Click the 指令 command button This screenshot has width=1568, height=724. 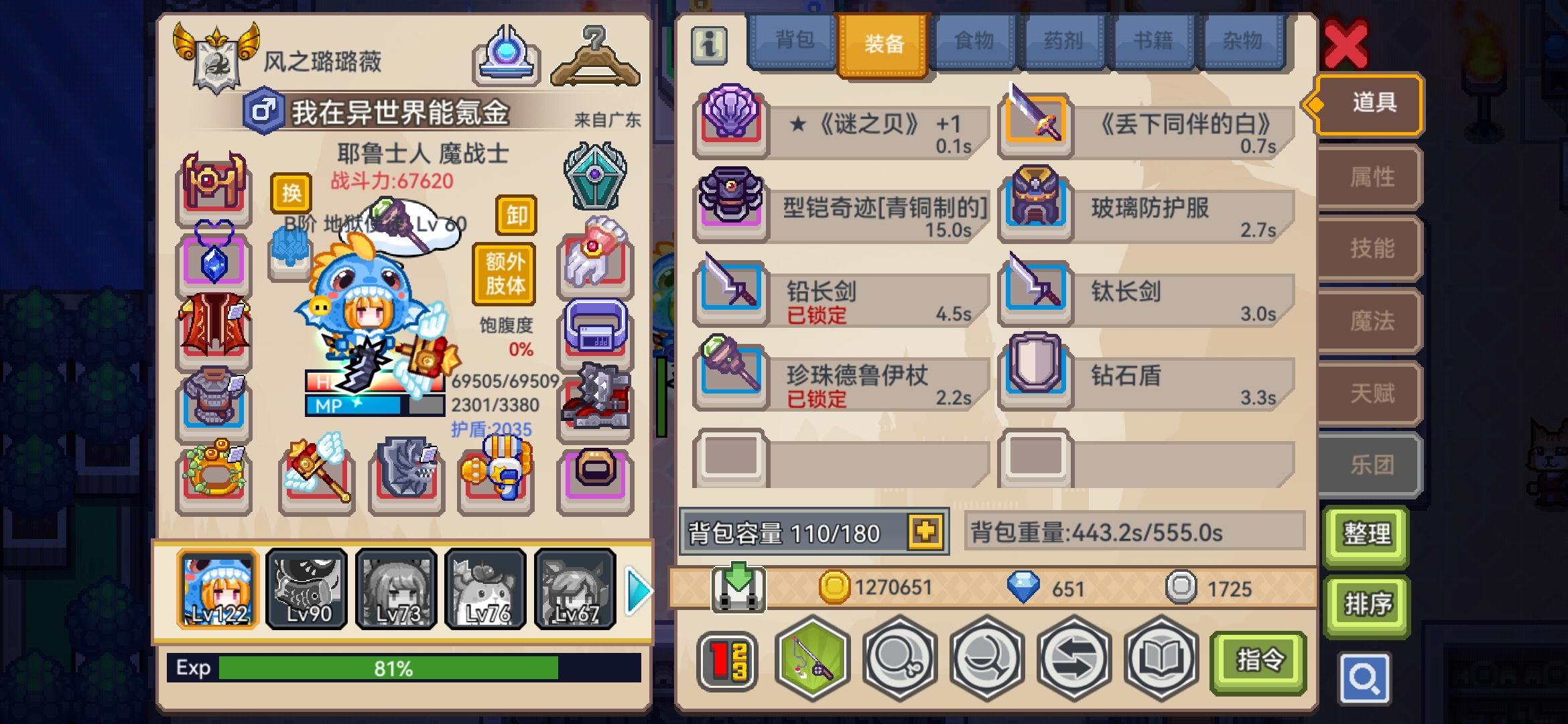click(1258, 660)
